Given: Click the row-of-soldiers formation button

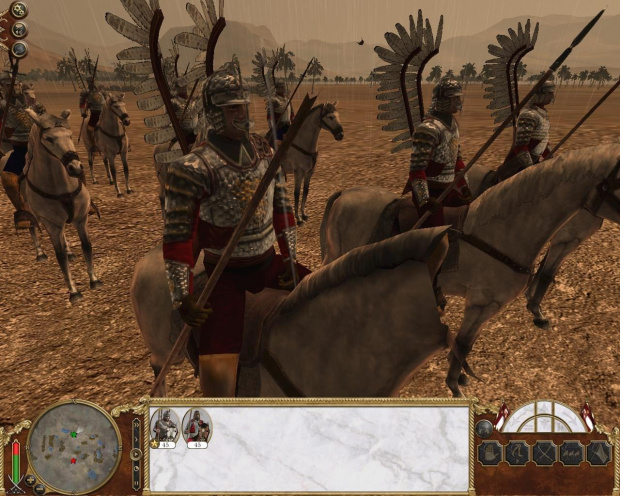Looking at the screenshot, I should click(x=571, y=453).
